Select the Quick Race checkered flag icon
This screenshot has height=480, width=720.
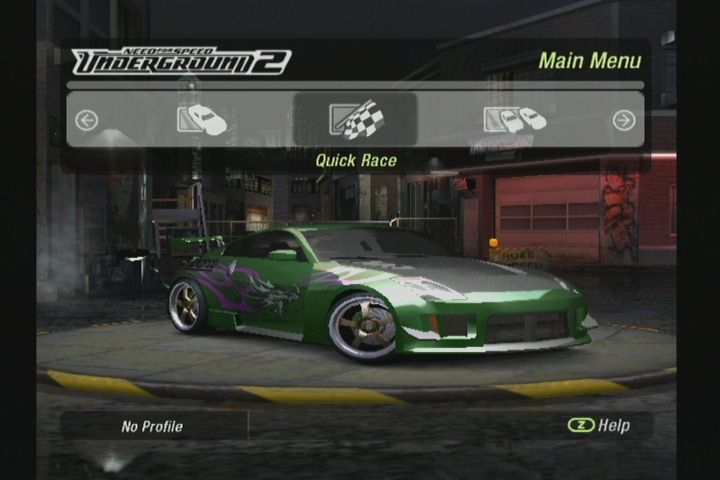click(357, 120)
